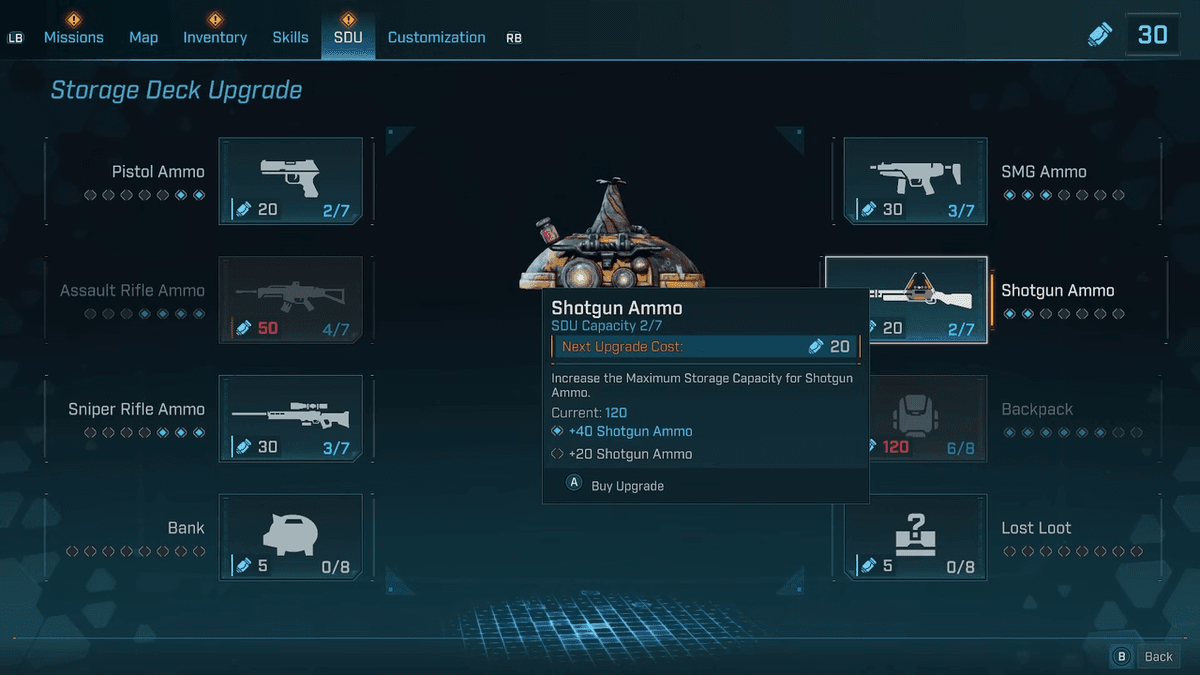Select the Bank piggy bank upgrade
The height and width of the screenshot is (675, 1200).
coord(290,538)
